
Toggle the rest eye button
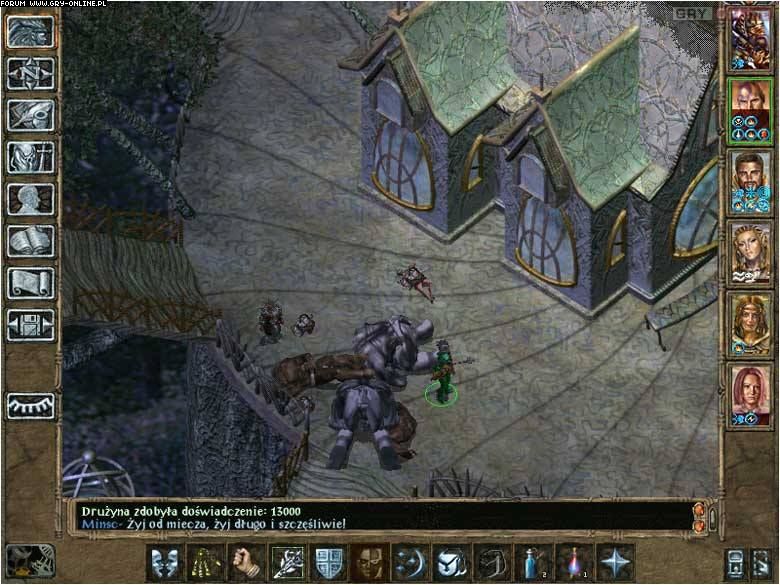(31, 405)
